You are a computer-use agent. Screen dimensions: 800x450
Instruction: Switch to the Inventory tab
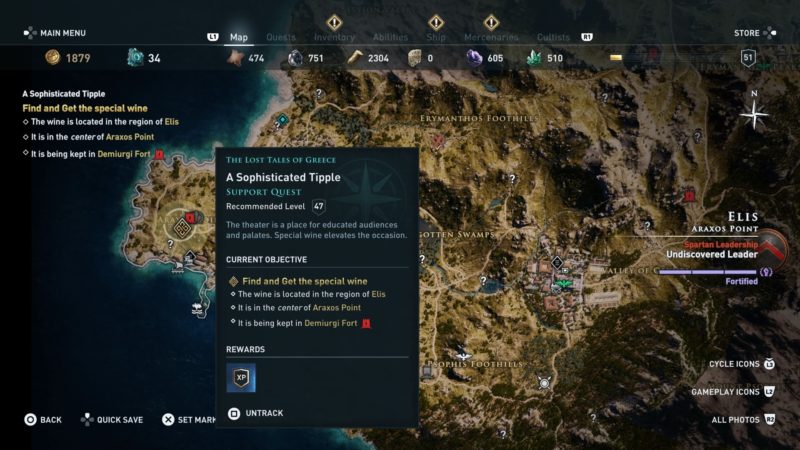coord(334,38)
